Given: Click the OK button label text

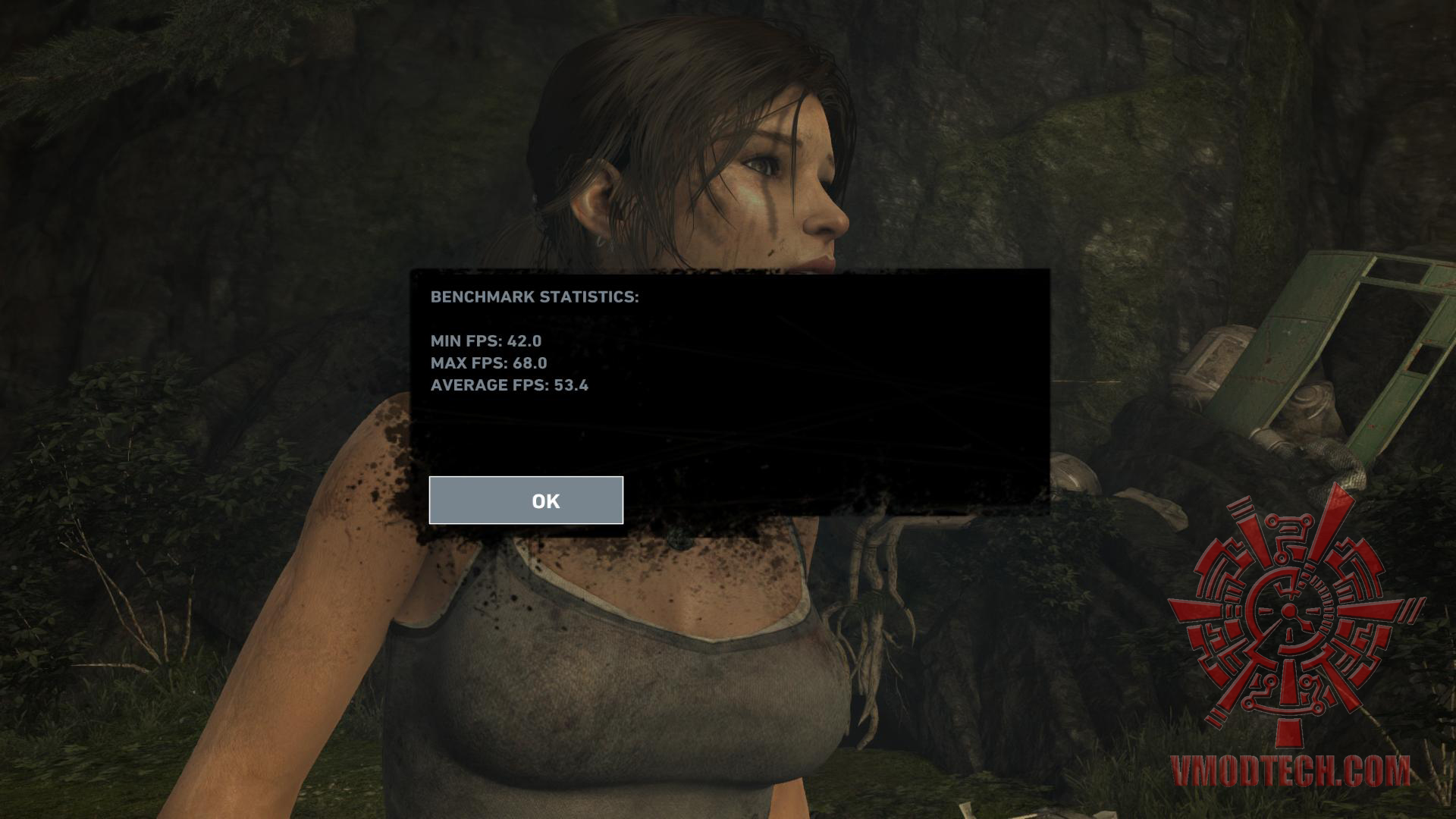Looking at the screenshot, I should pos(545,500).
